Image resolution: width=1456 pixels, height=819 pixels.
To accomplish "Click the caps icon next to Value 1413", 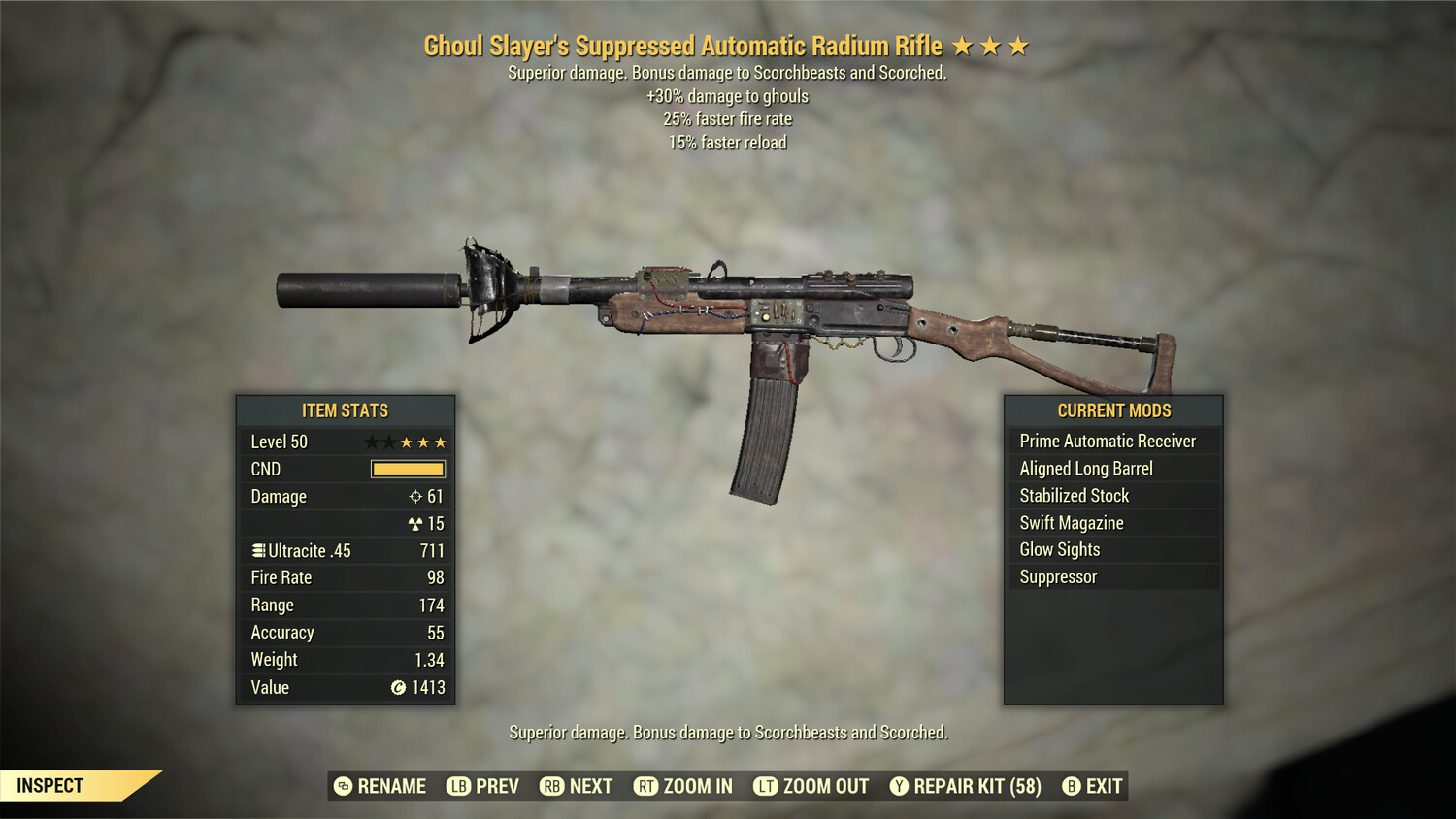I will 397,688.
